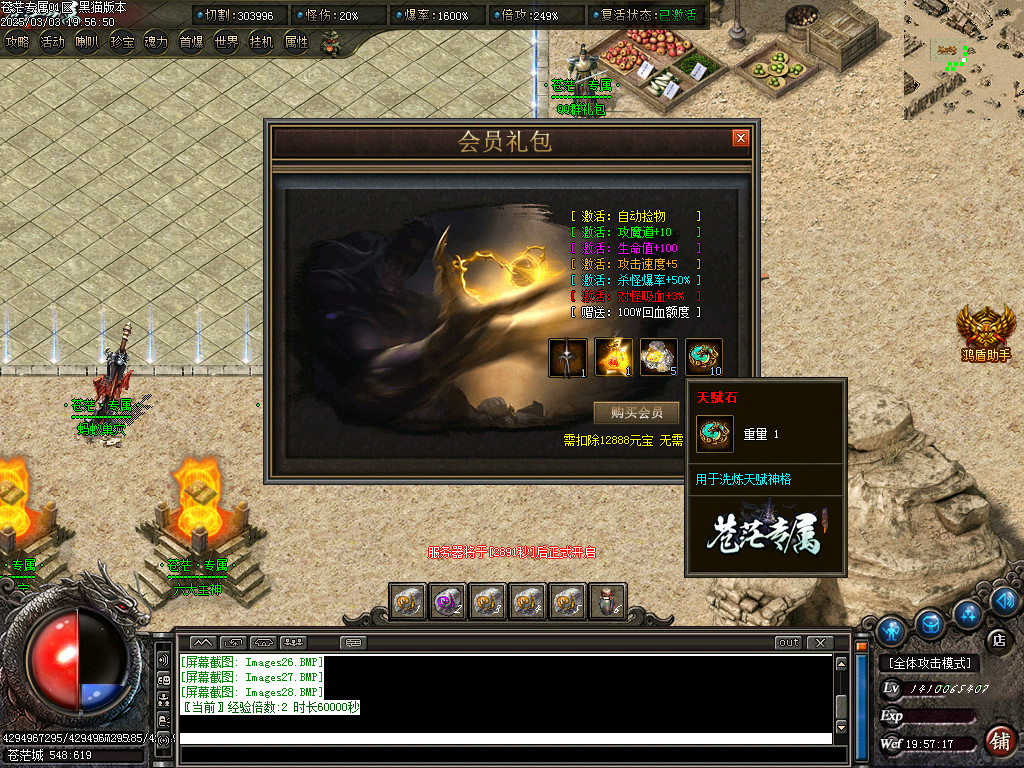Screen dimensions: 1024x768
Task: Open the 首爆 menu
Action: pyautogui.click(x=192, y=42)
